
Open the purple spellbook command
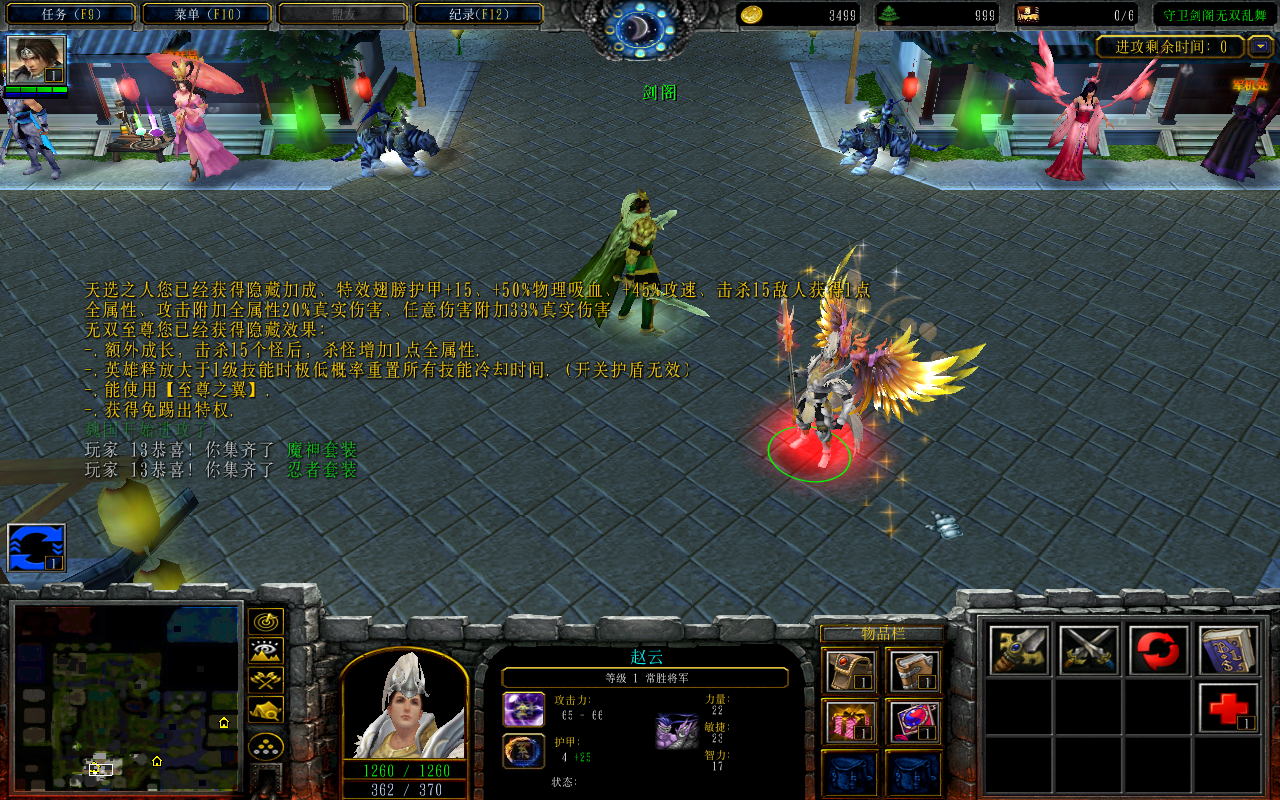(x=1229, y=650)
